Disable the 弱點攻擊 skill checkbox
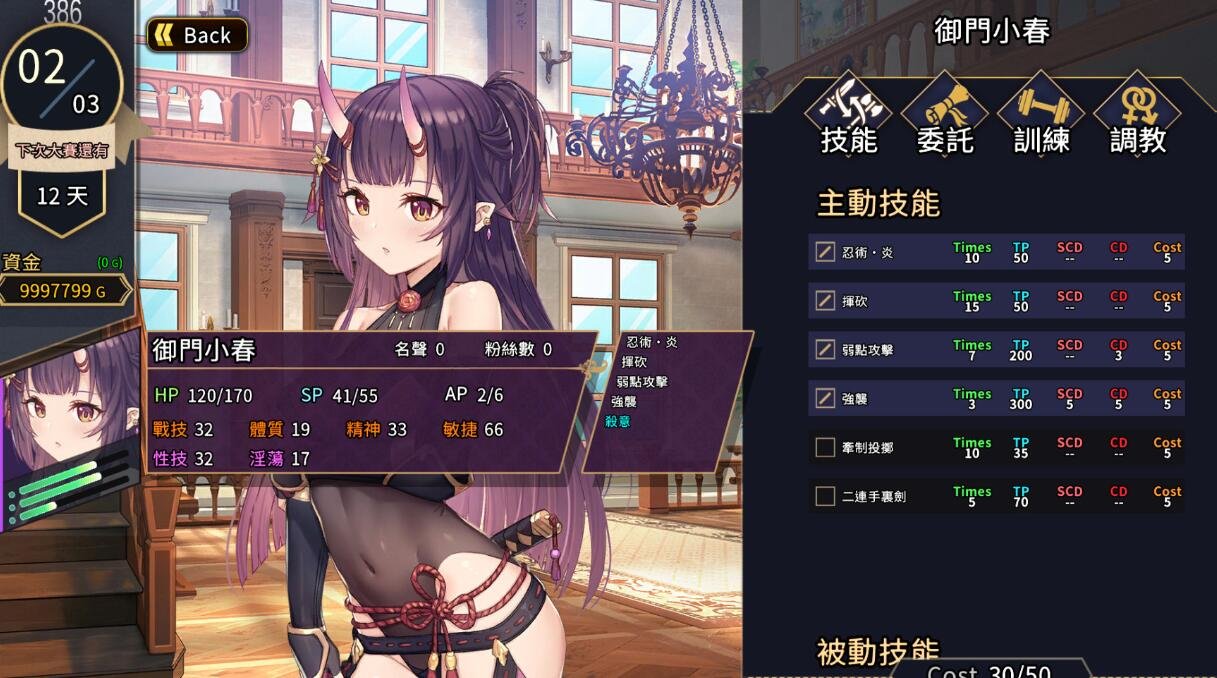The height and width of the screenshot is (678, 1217). pyautogui.click(x=825, y=349)
